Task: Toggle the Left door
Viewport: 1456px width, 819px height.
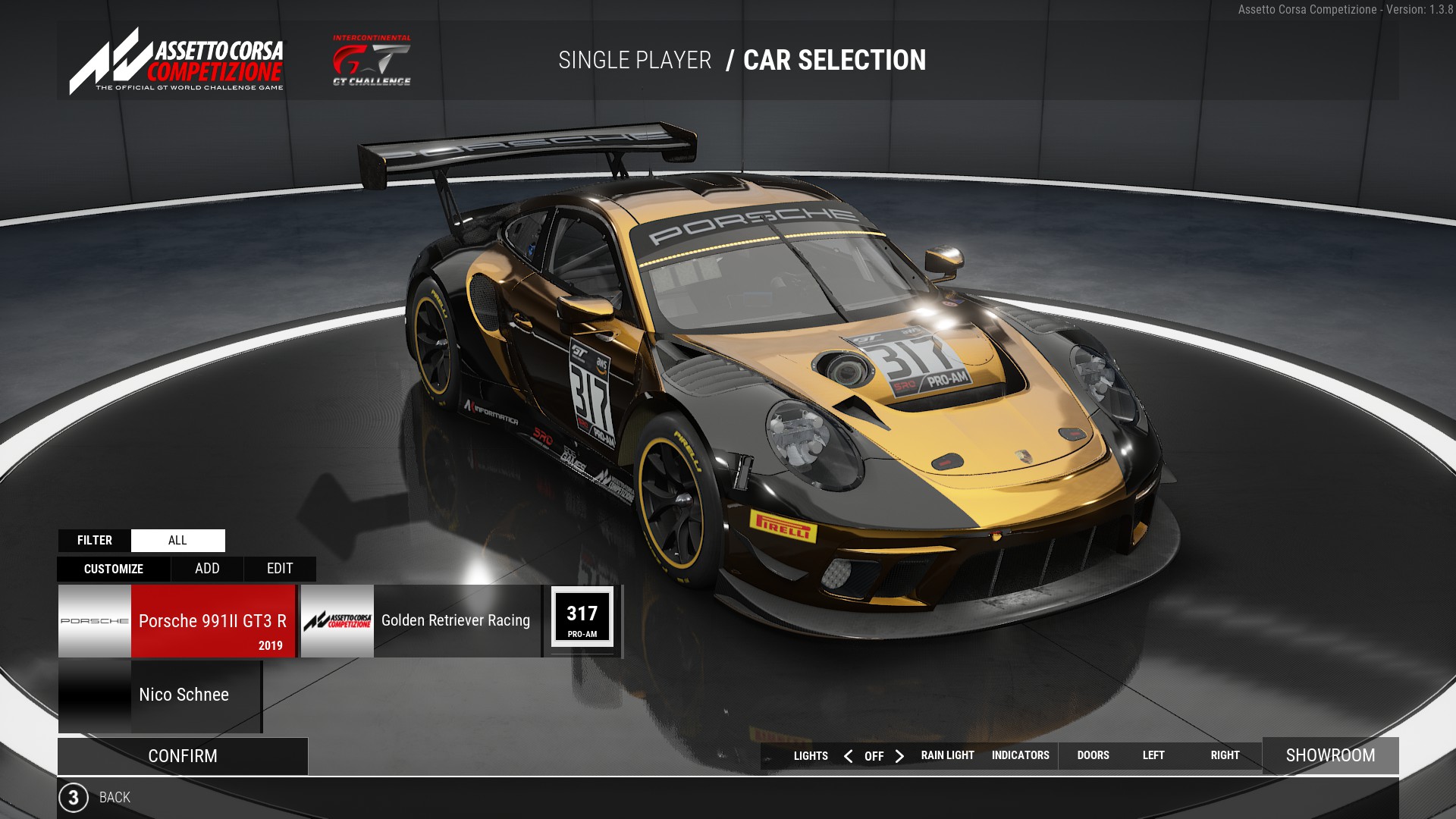Action: pos(1153,755)
